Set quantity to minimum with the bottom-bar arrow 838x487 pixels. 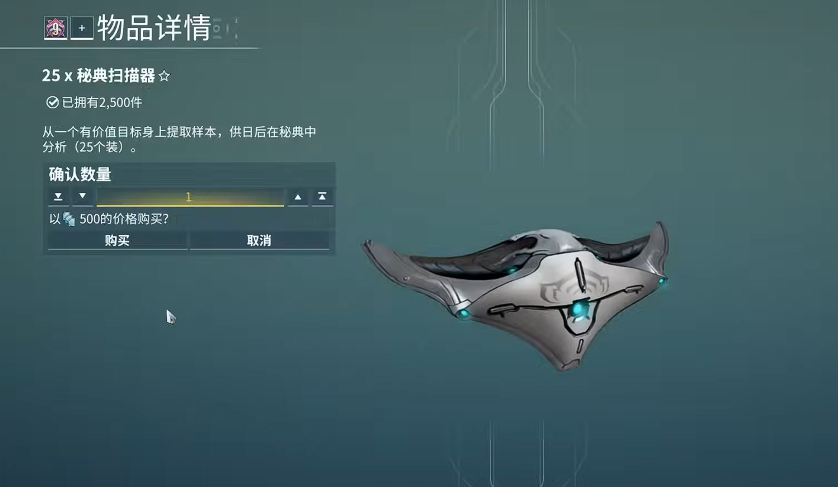point(58,197)
